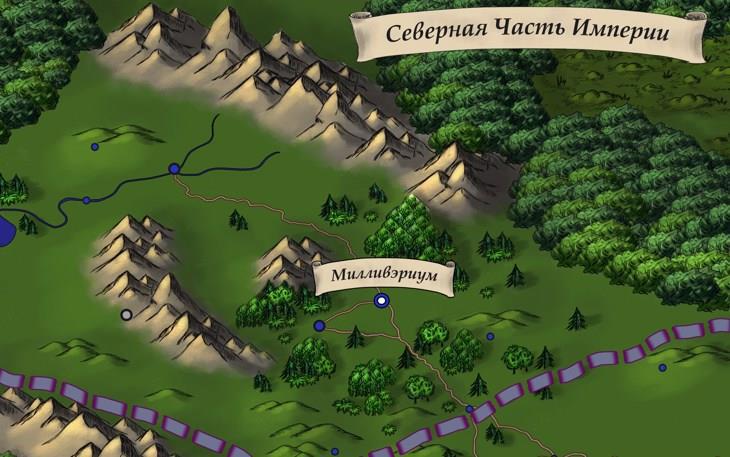Select the blue marker southwest of Милливэриум
The width and height of the screenshot is (730, 457).
[x=319, y=326]
